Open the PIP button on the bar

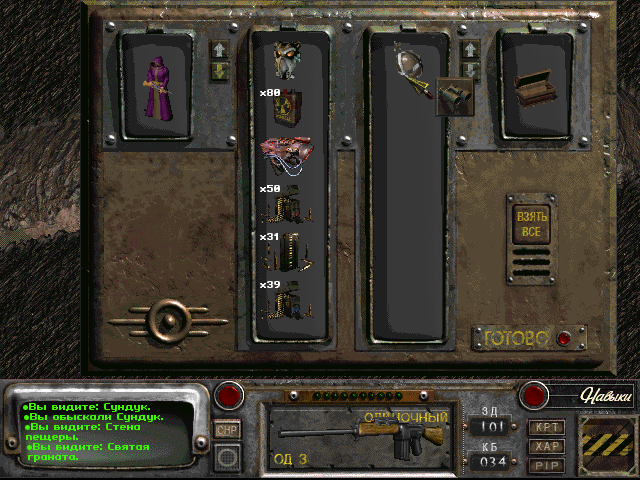tap(545, 463)
